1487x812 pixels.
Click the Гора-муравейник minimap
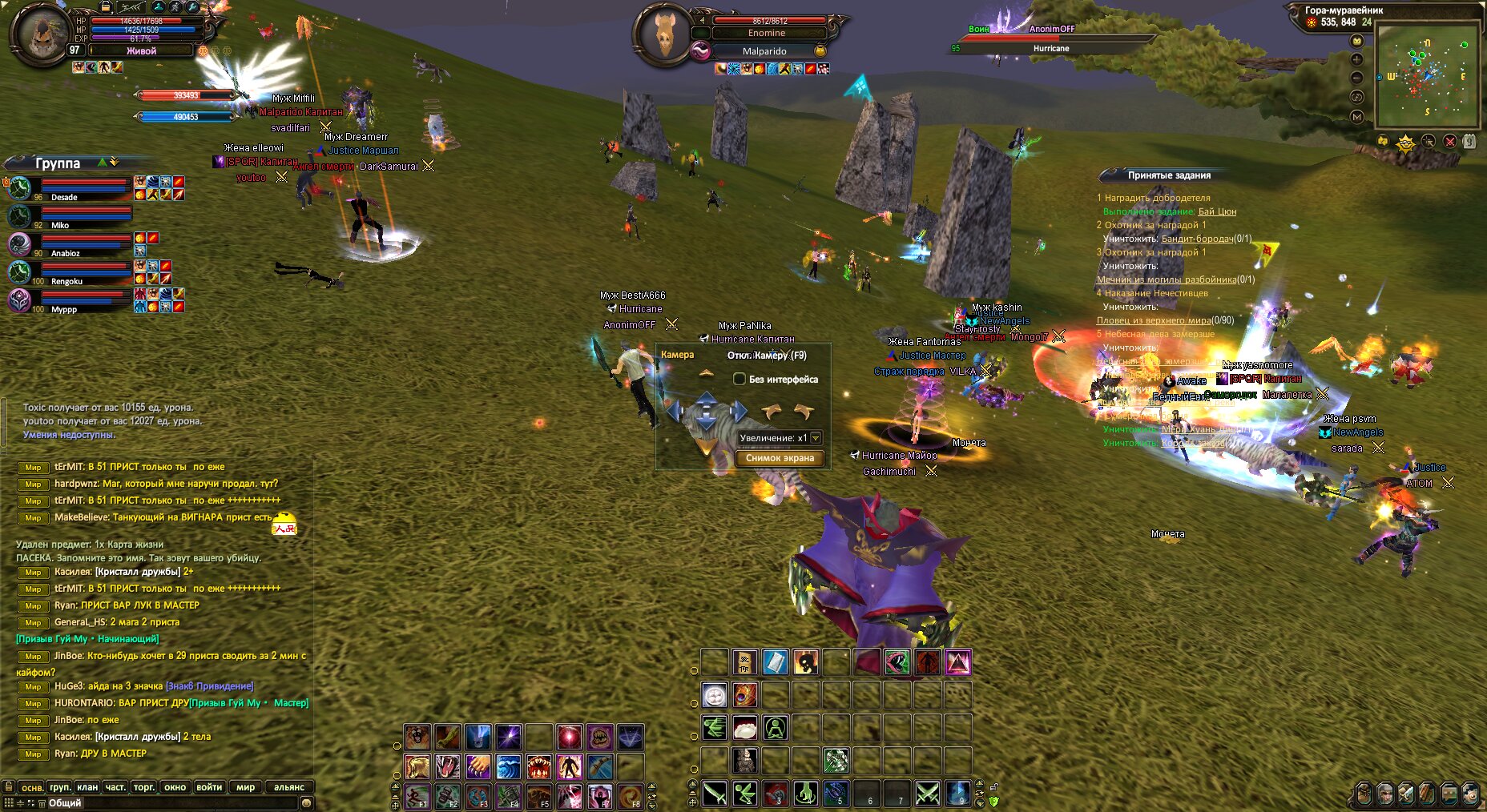1427,76
